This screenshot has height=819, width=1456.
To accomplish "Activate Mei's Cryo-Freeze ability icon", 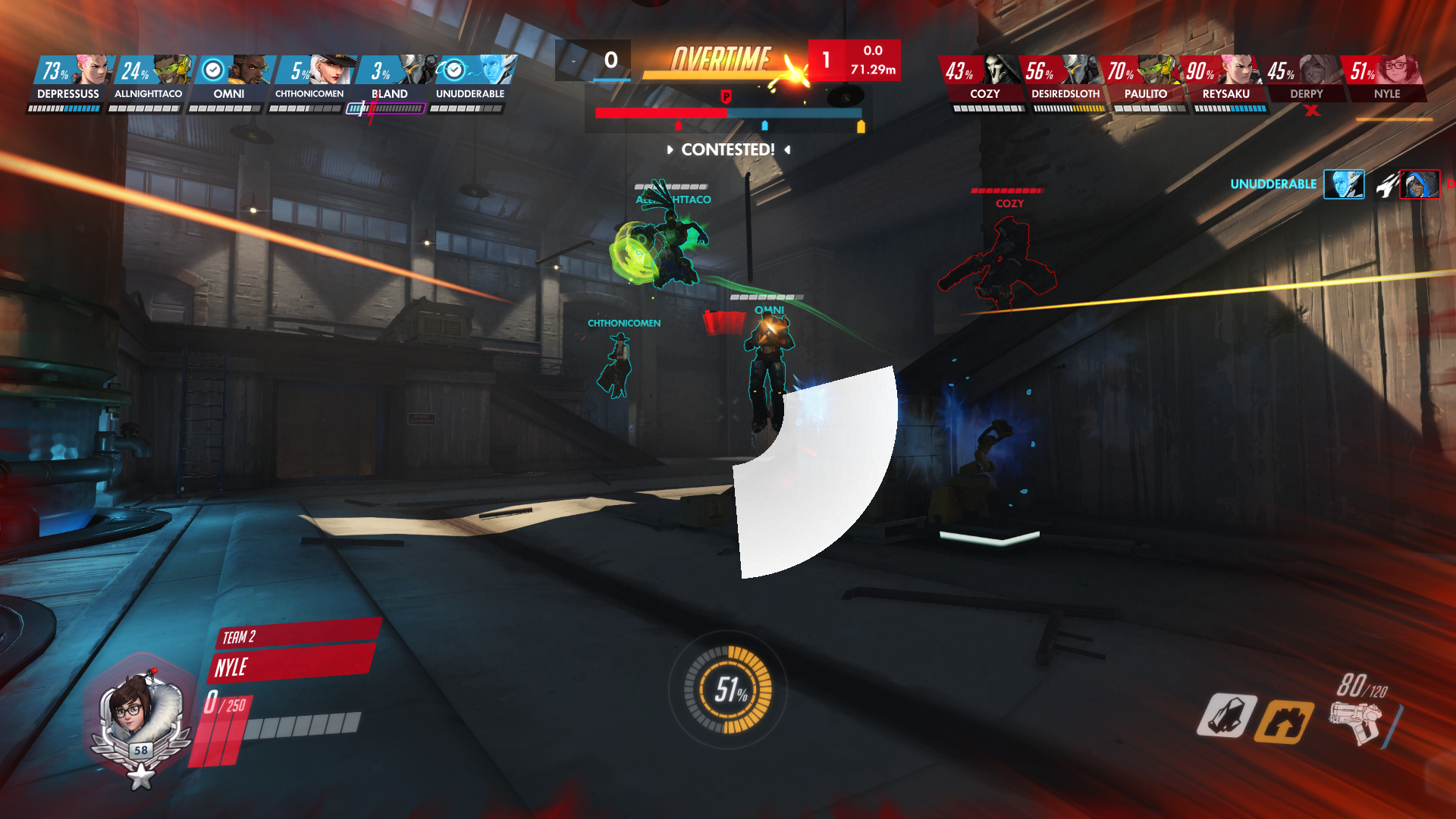I will 1226,716.
